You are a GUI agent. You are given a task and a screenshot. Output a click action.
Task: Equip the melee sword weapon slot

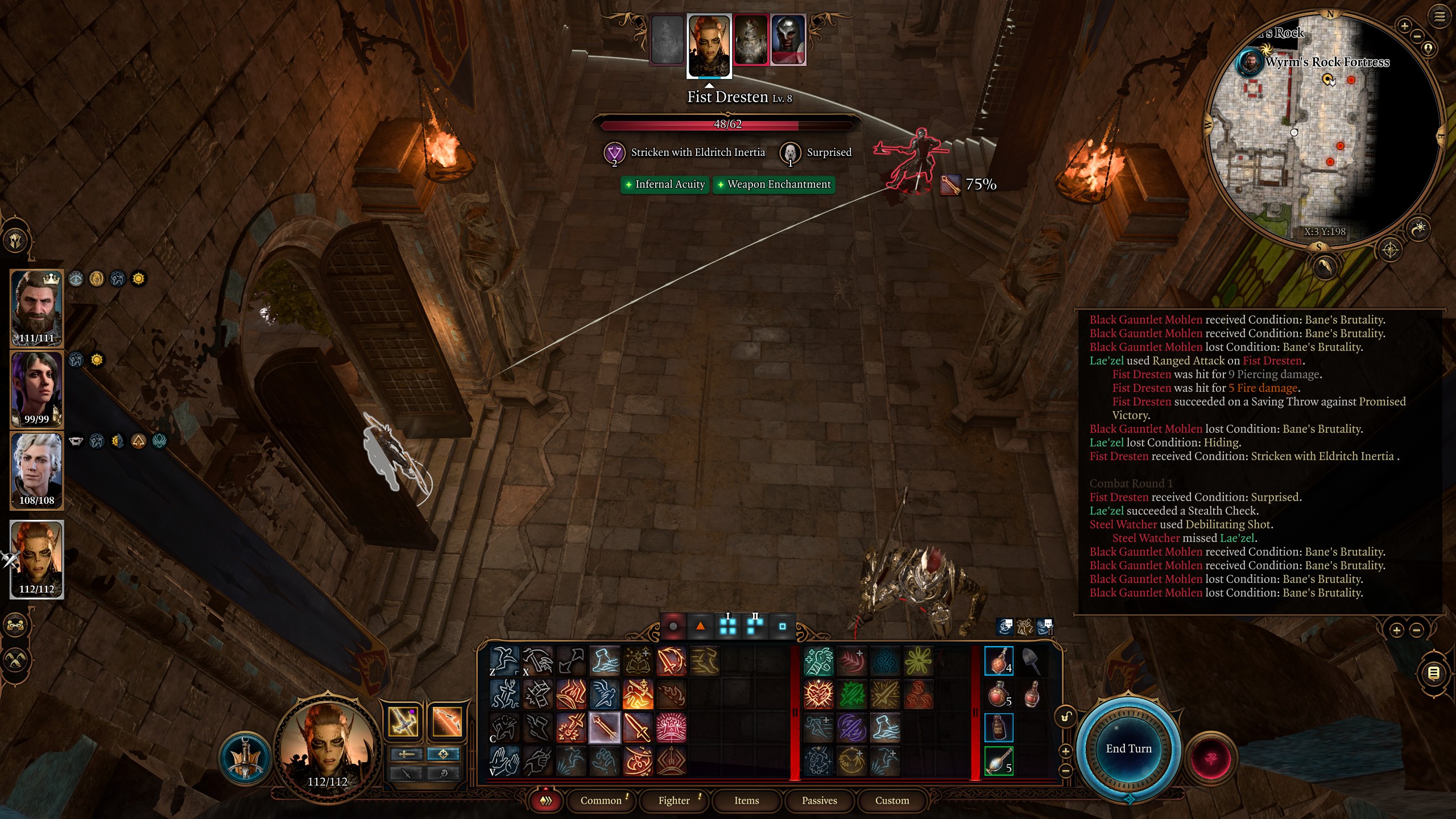click(403, 722)
